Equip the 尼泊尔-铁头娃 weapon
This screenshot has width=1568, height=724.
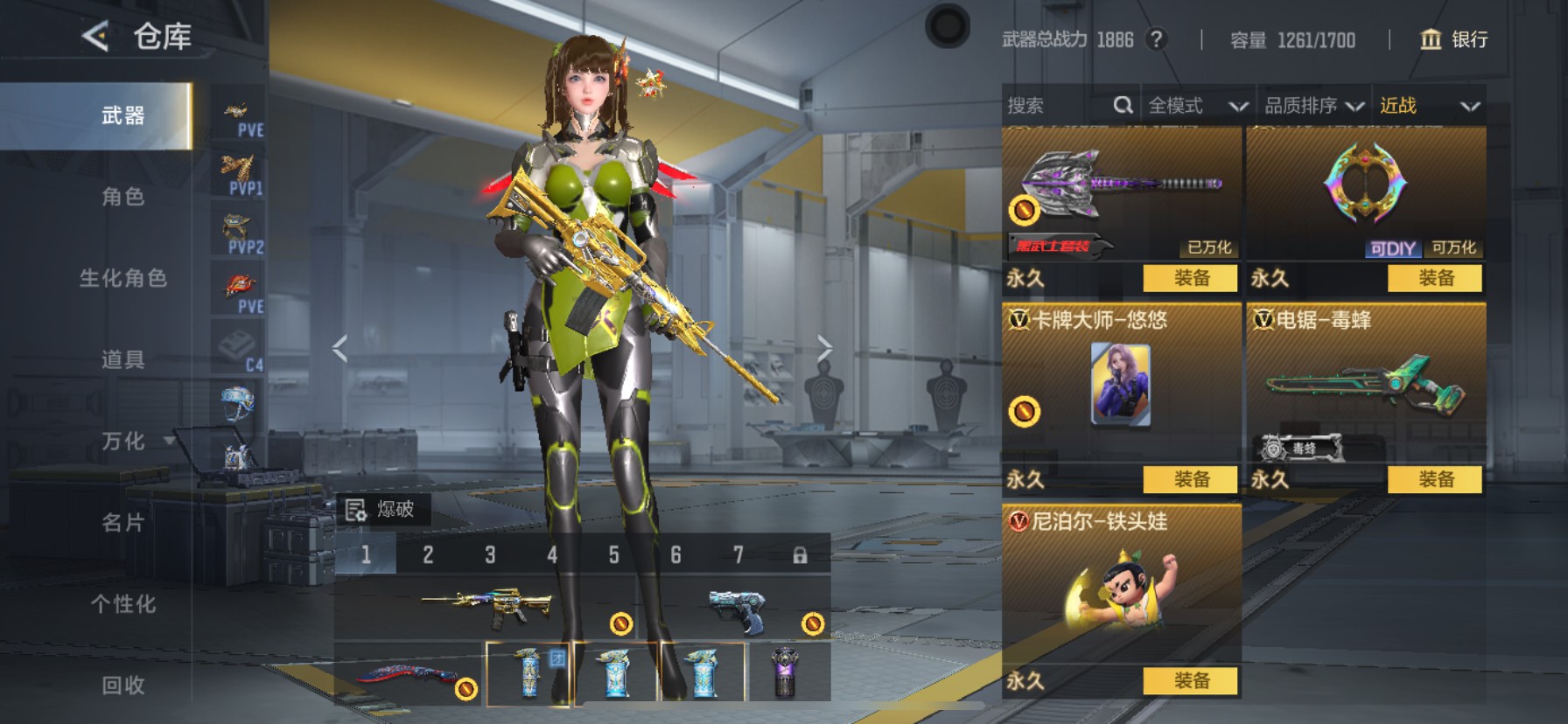pyautogui.click(x=1191, y=680)
